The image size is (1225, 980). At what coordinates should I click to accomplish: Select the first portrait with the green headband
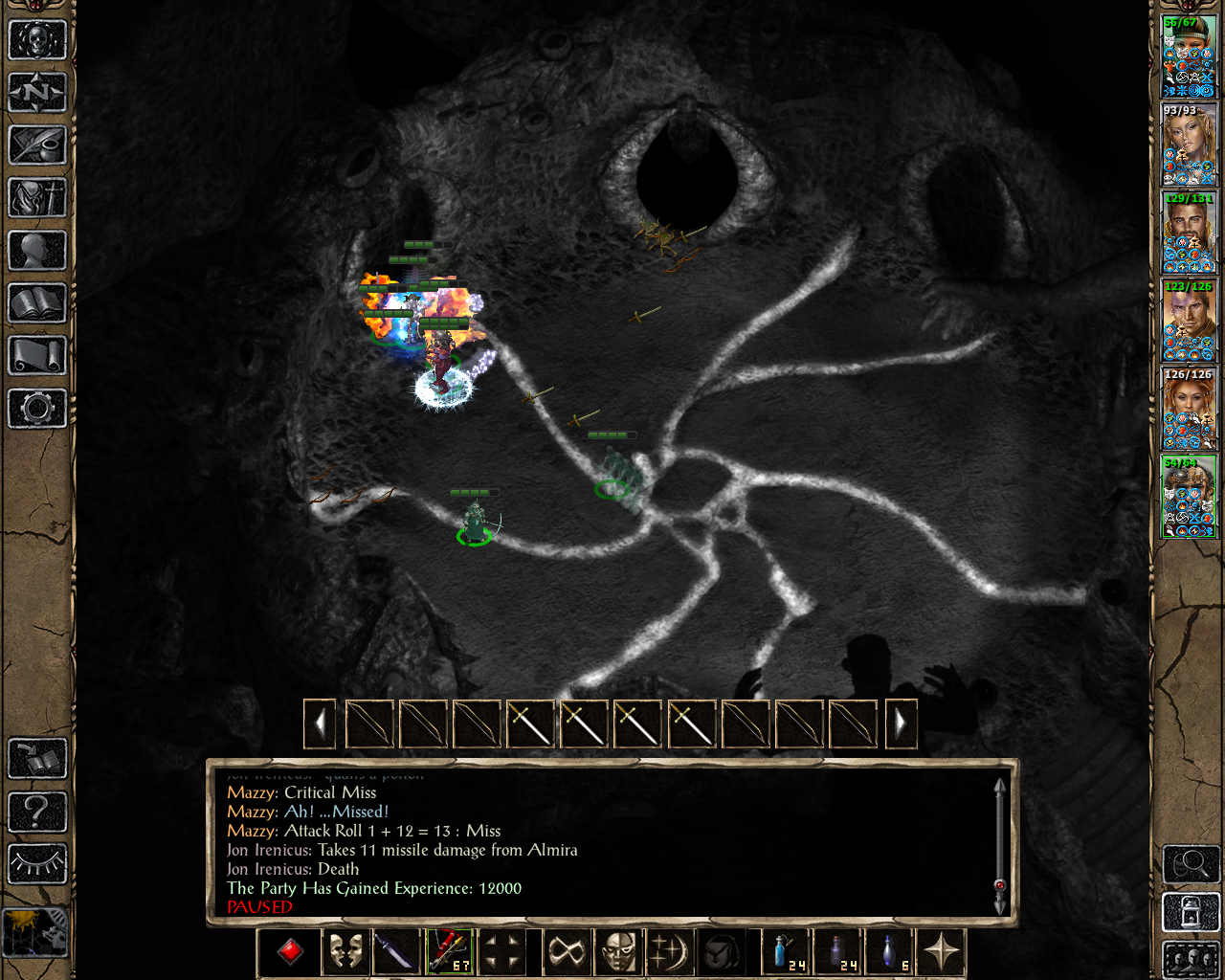click(1189, 56)
